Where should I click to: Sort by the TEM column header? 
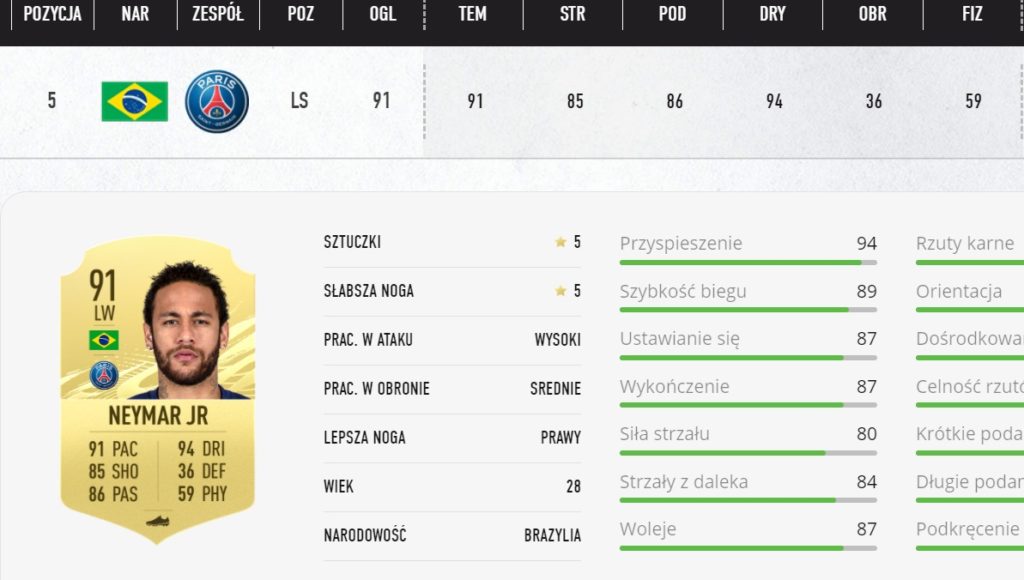[473, 14]
